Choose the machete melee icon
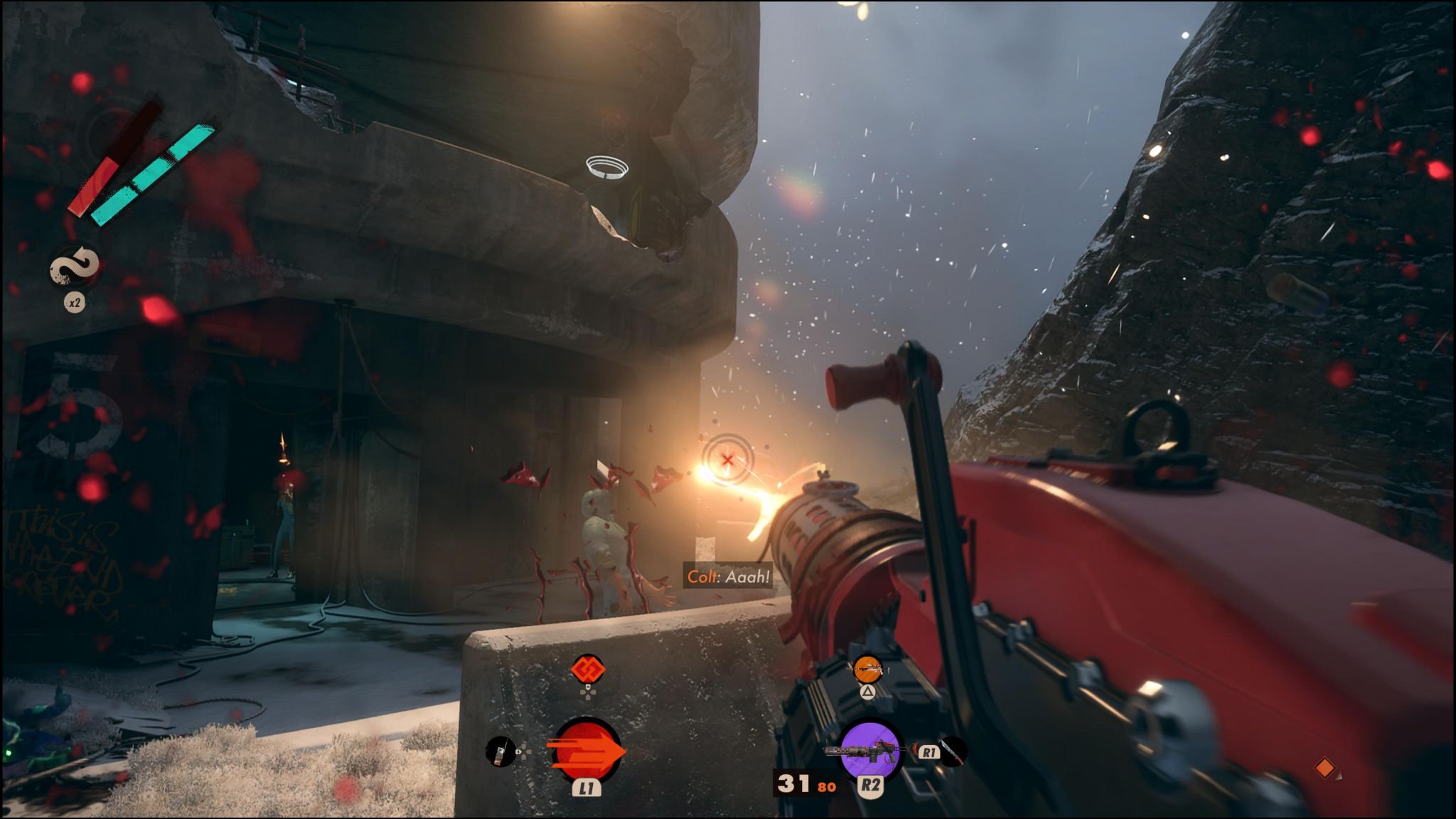Screen dimensions: 1456x819 (953, 751)
